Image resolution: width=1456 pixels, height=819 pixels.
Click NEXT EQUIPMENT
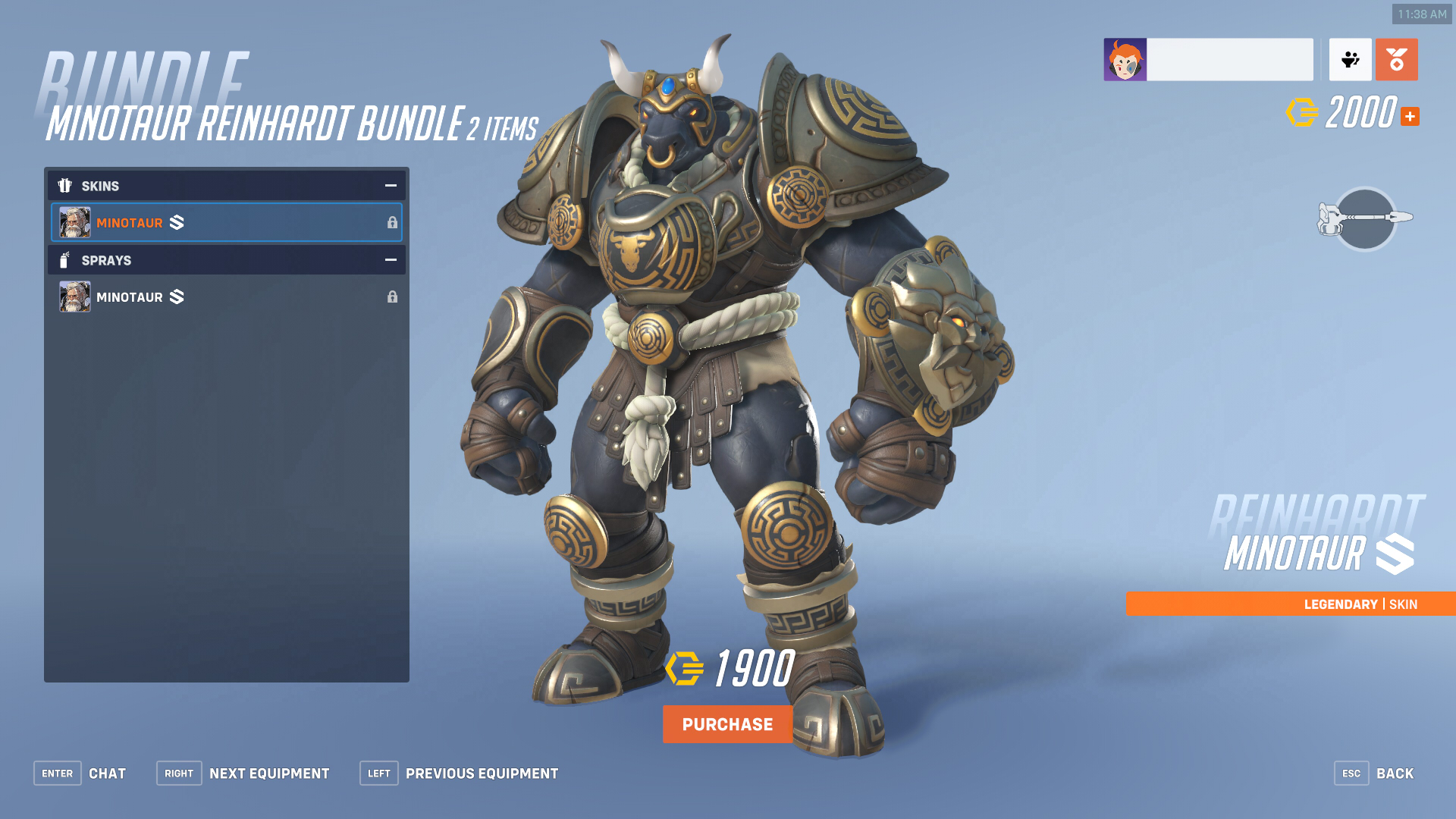(269, 773)
